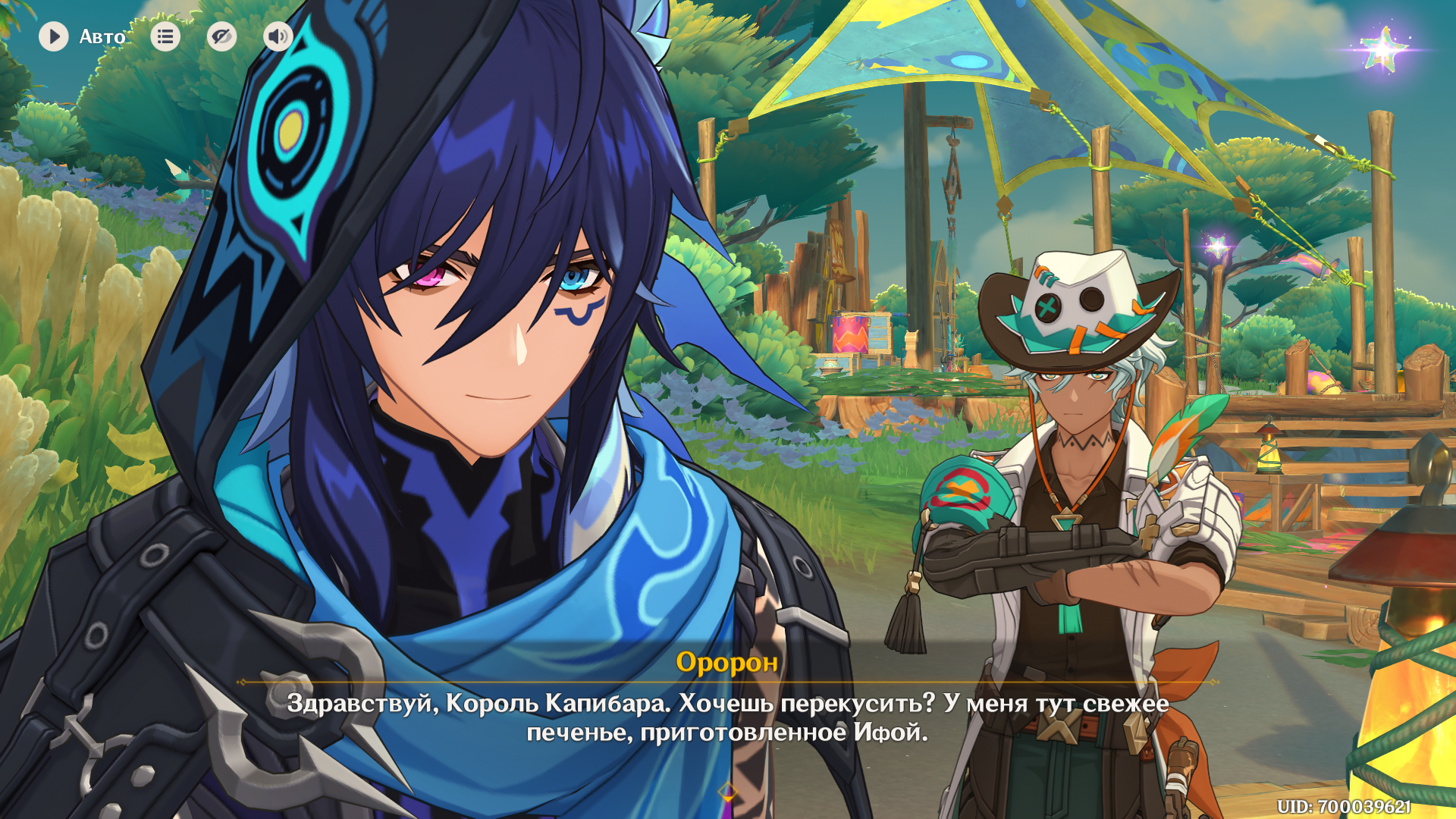Hide the dialogue interface with the eye icon
Image resolution: width=1456 pixels, height=819 pixels.
221,36
